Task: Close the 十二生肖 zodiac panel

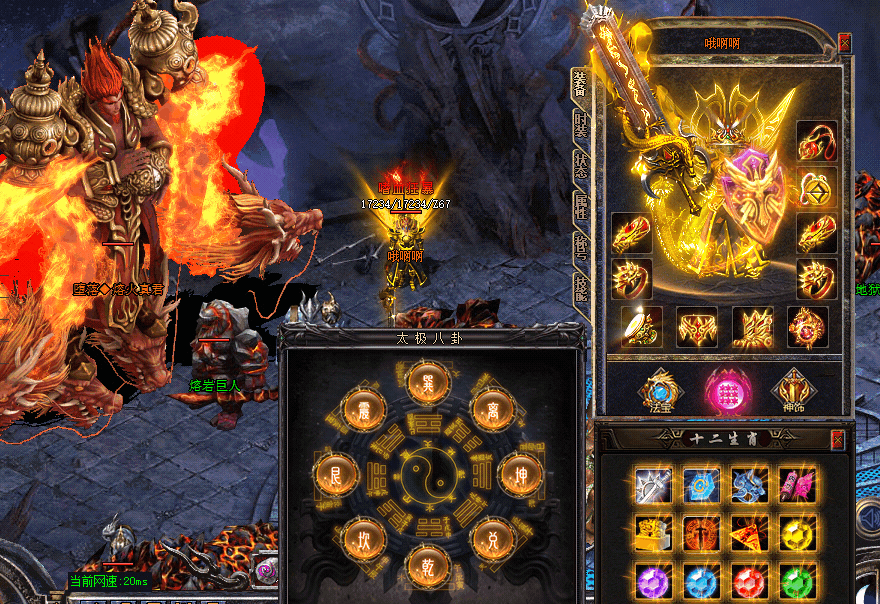Action: pos(838,440)
